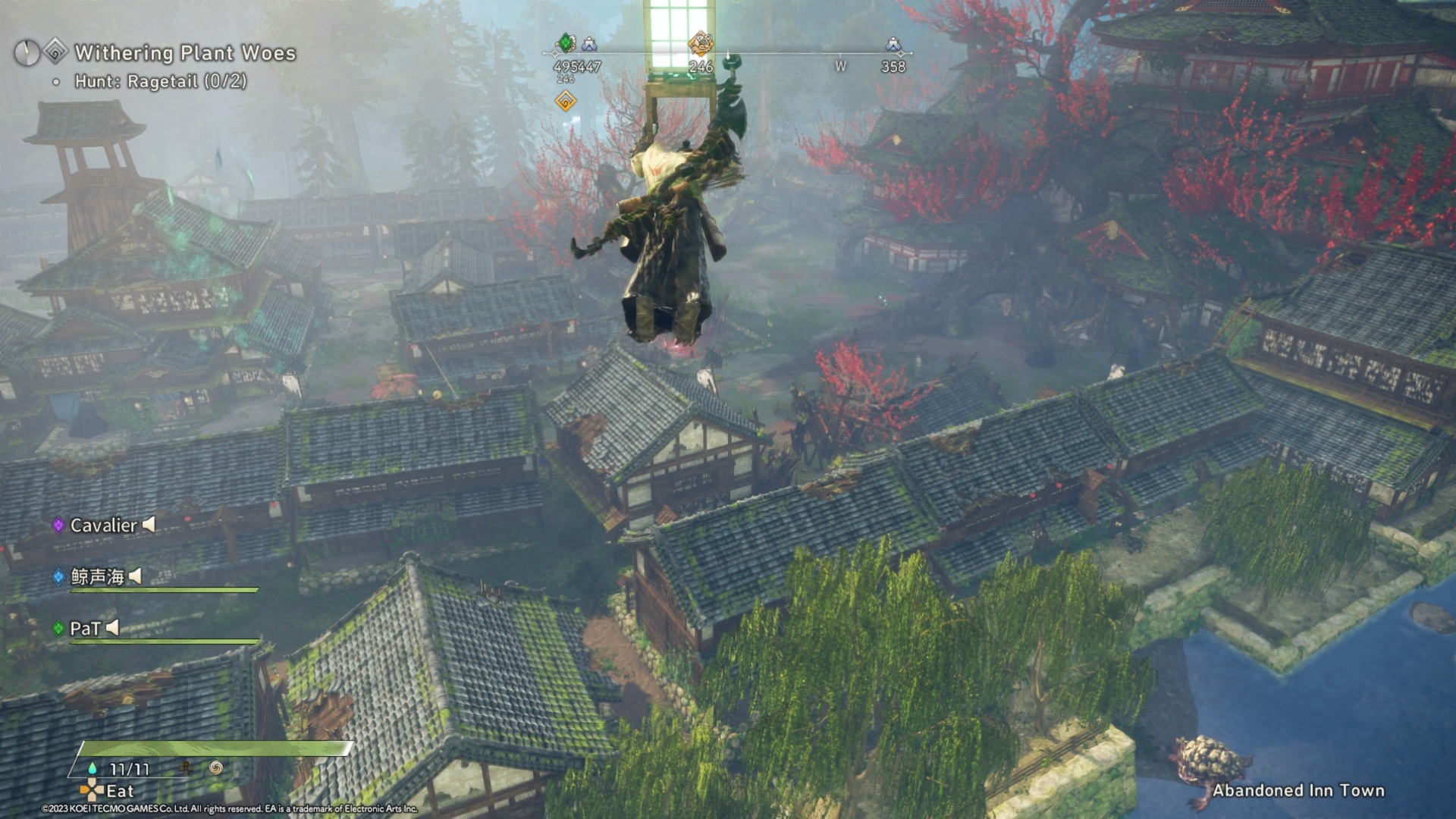Image resolution: width=1456 pixels, height=819 pixels.
Task: Click the tent marker labeled 358
Action: click(x=893, y=45)
